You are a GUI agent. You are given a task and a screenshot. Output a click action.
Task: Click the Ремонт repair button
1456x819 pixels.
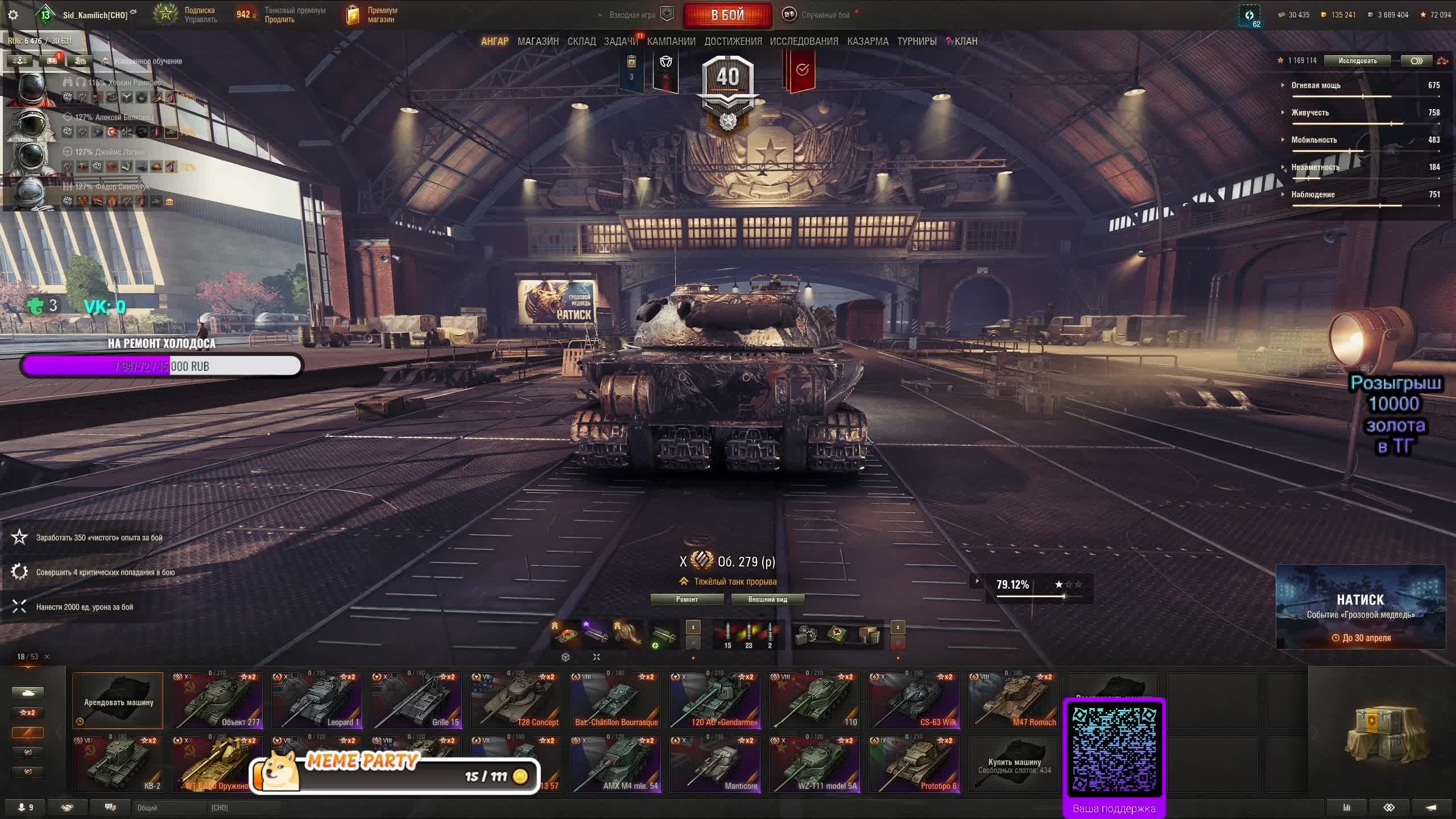click(x=686, y=599)
